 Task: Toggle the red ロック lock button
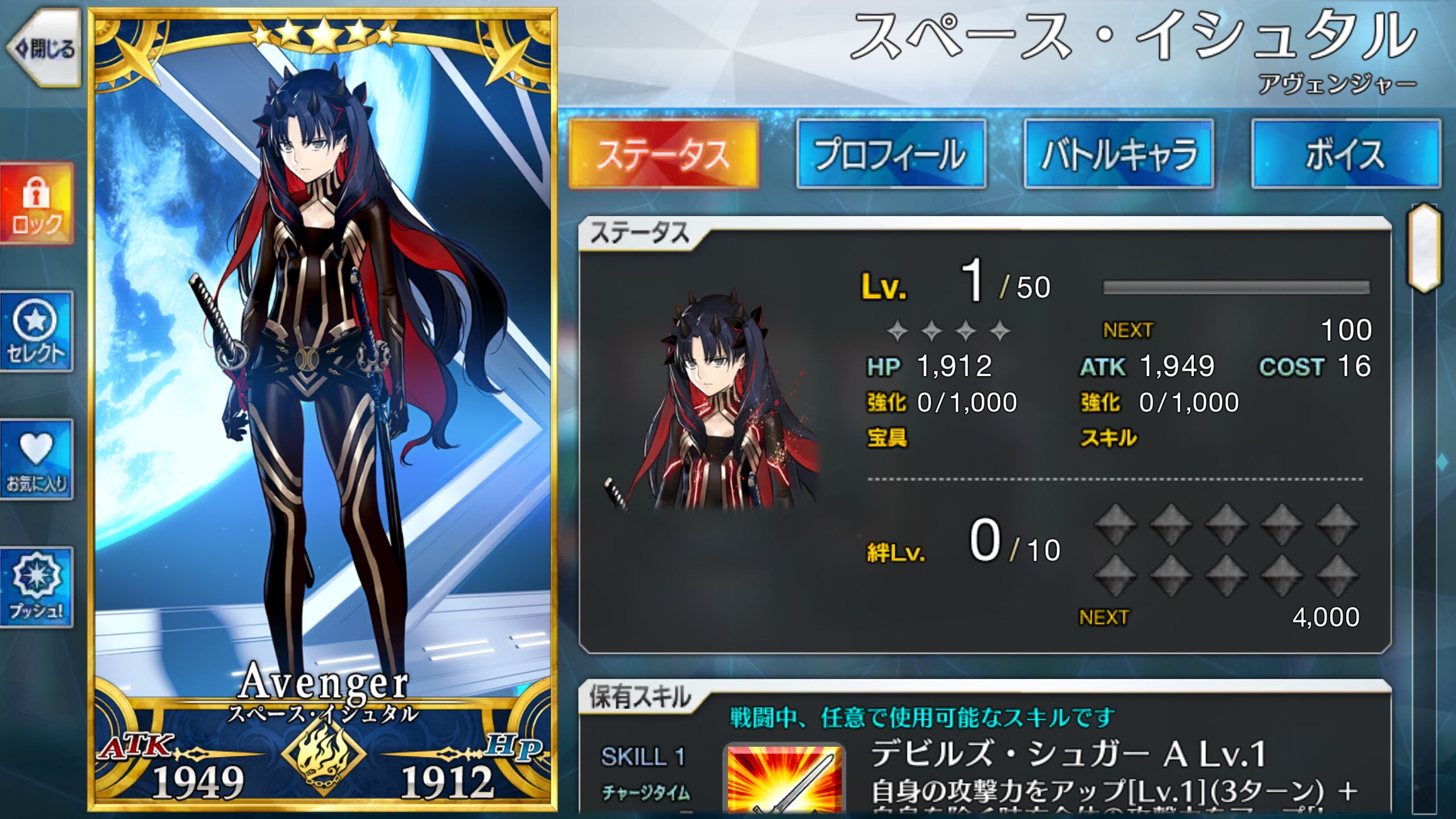(37, 204)
